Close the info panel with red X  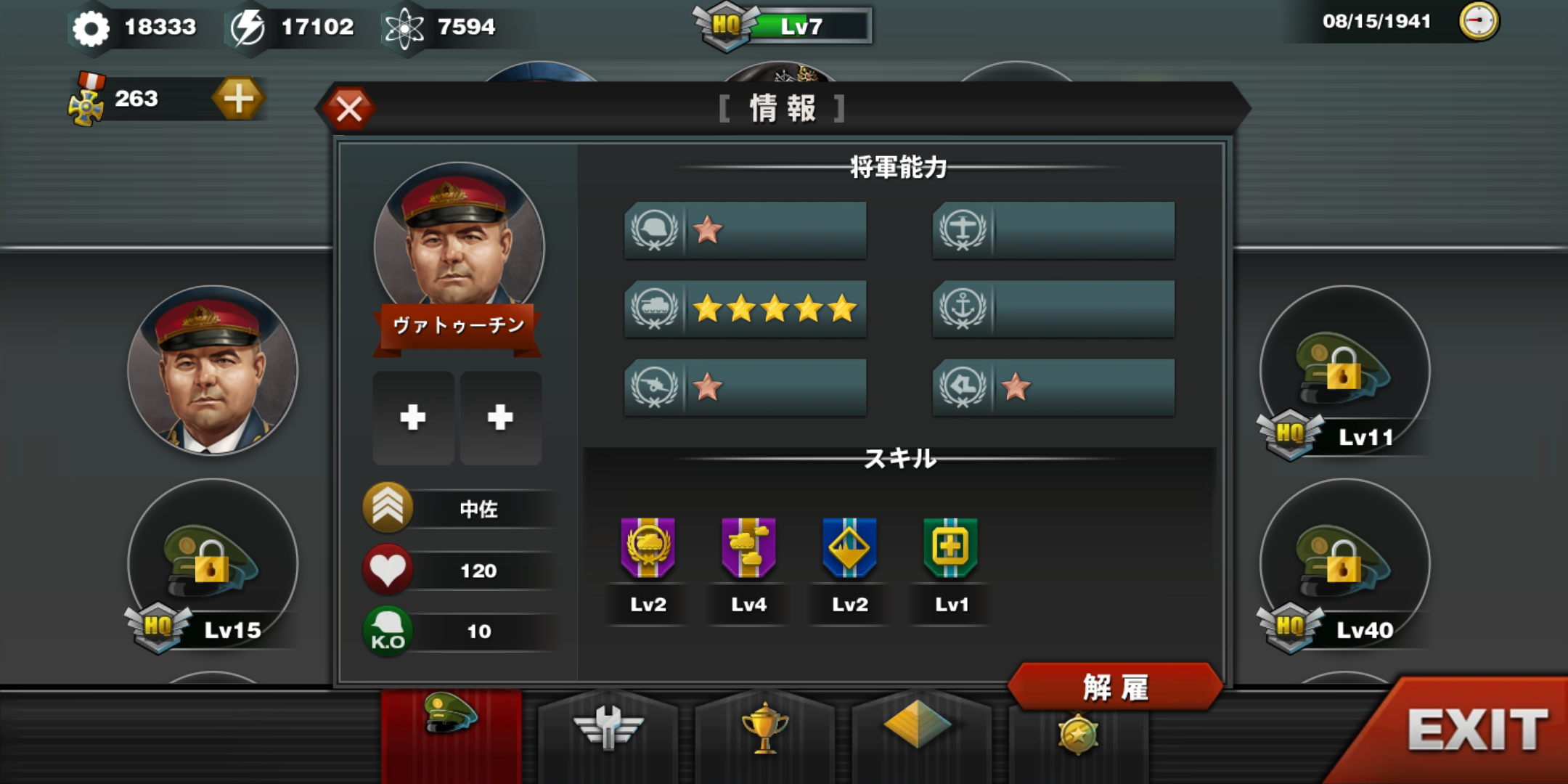click(349, 109)
